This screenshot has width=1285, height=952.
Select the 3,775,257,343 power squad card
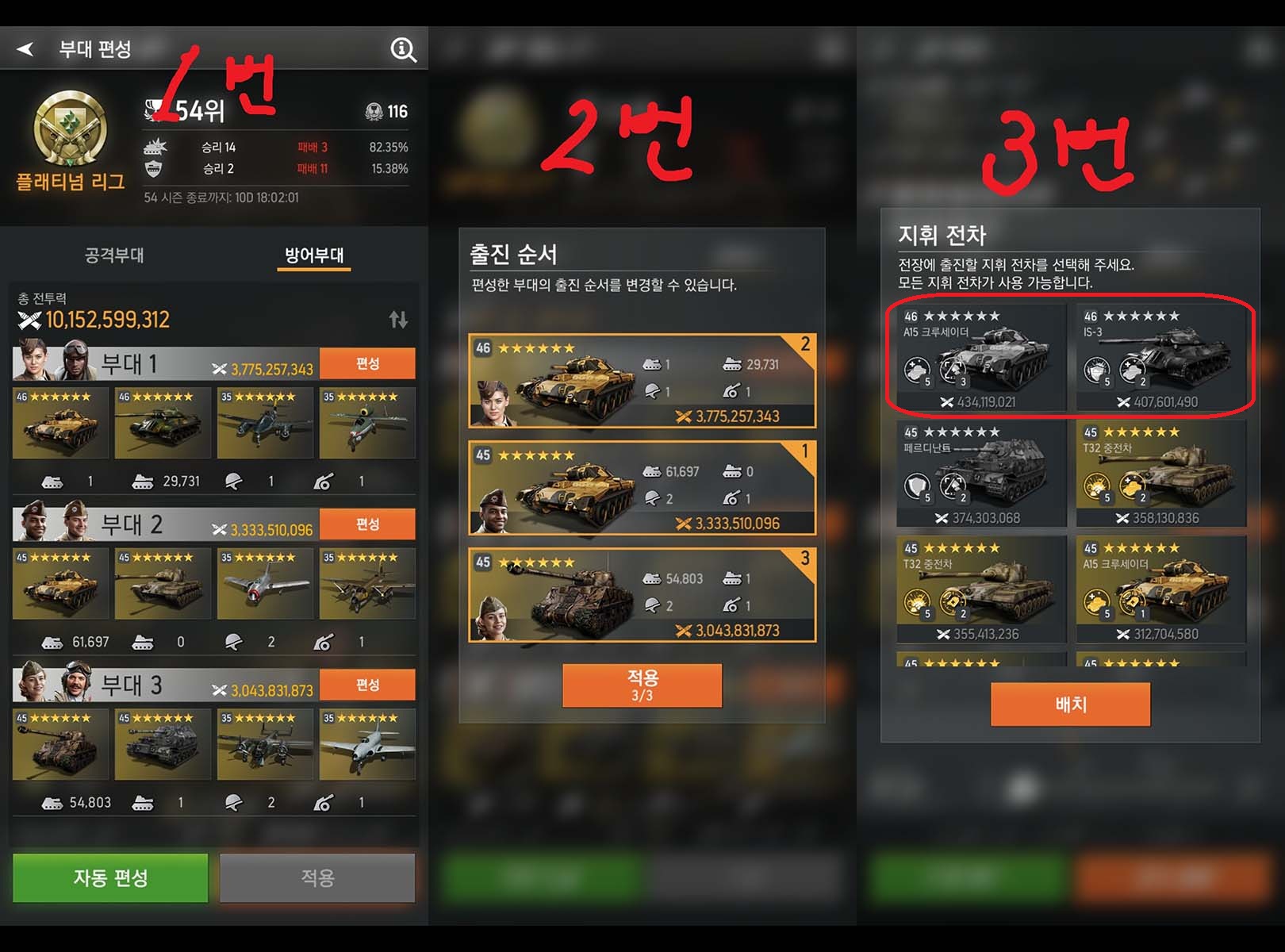pyautogui.click(x=642, y=382)
